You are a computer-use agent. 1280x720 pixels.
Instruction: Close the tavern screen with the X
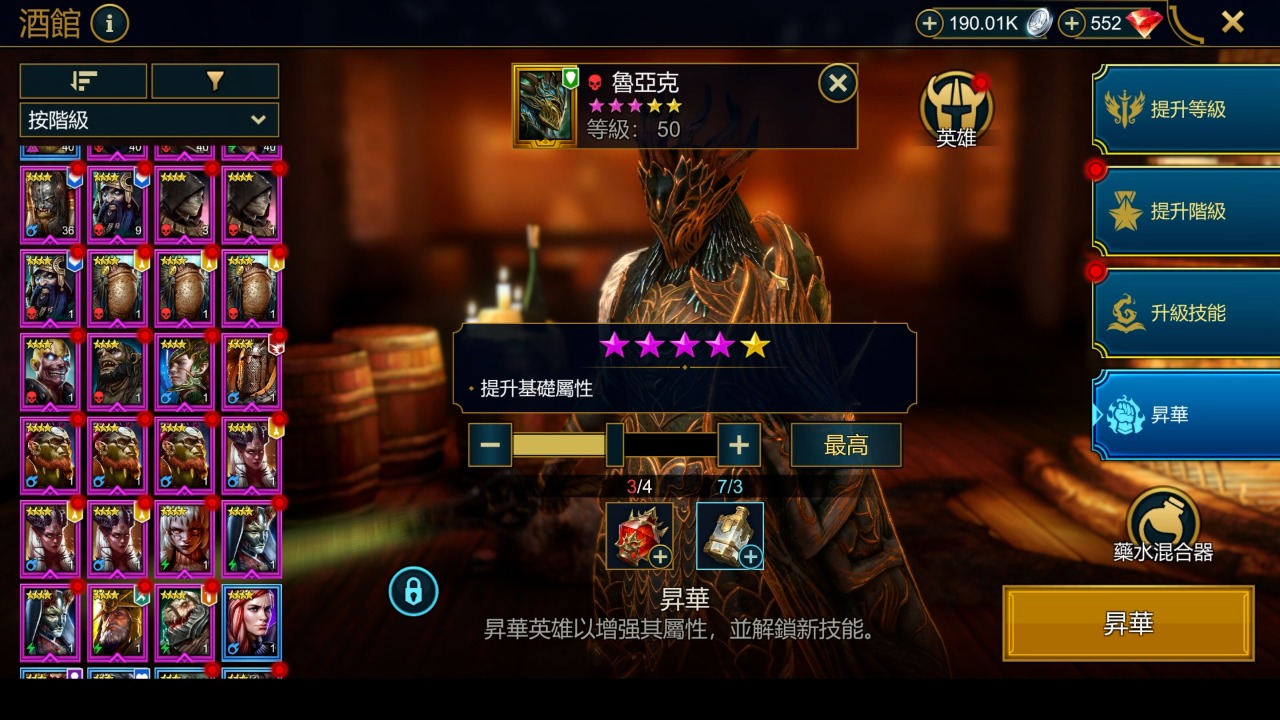pyautogui.click(x=1232, y=22)
